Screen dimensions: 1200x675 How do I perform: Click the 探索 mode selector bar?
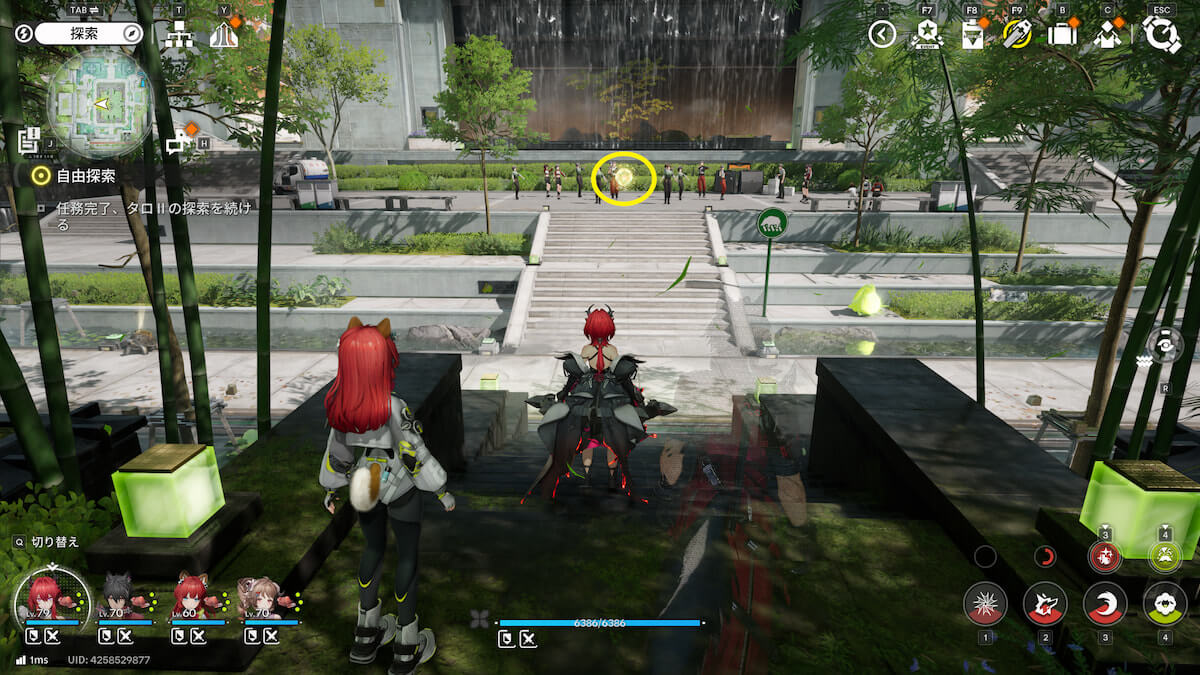[x=90, y=33]
